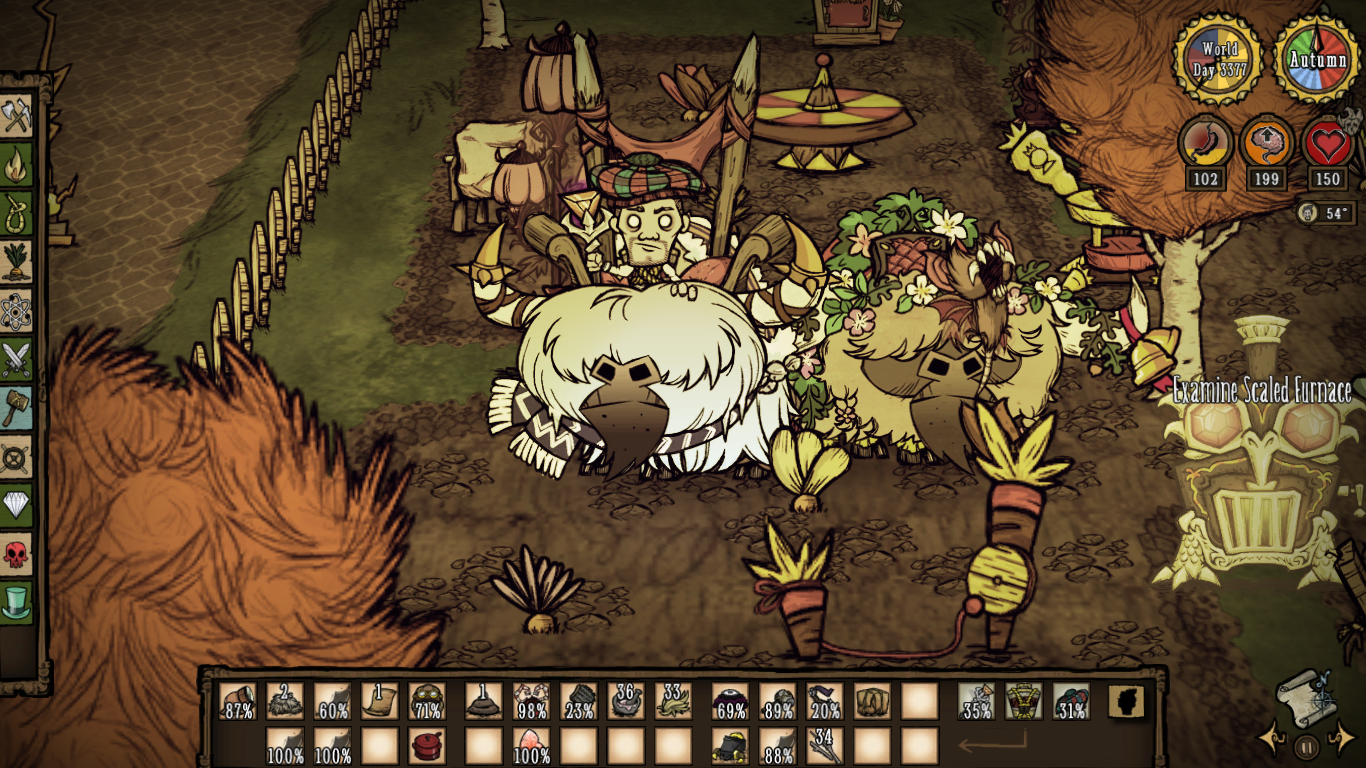The image size is (1366, 768).
Task: Open the hammer Structures crafting tab
Action: click(17, 407)
